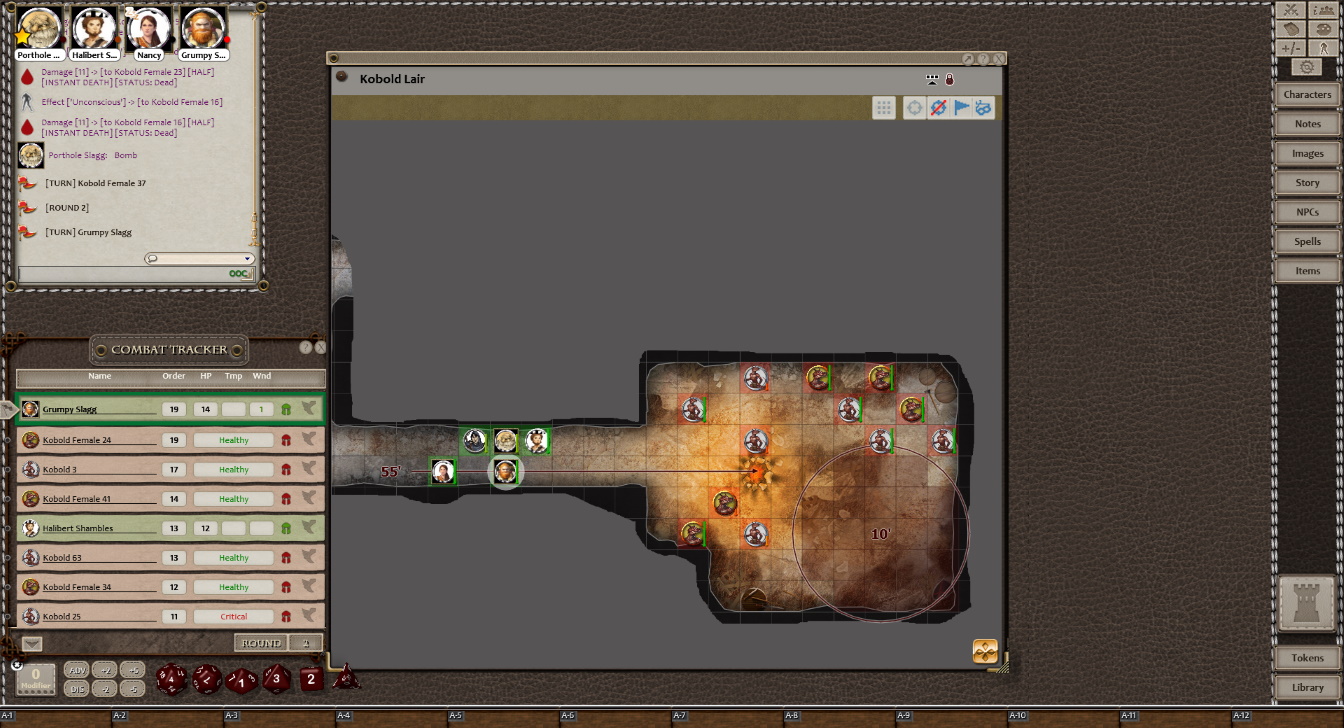Open the Story sidebar button
1344x728 pixels.
coord(1307,182)
